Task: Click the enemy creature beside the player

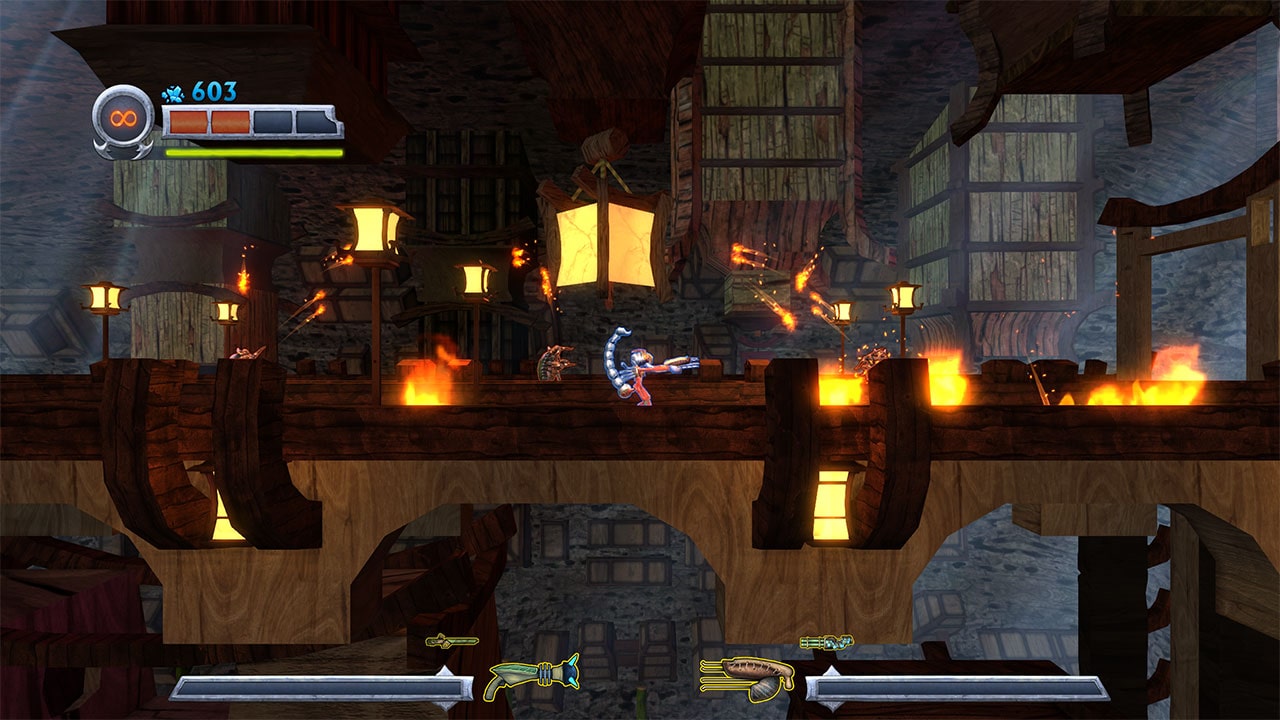Action: pos(553,365)
